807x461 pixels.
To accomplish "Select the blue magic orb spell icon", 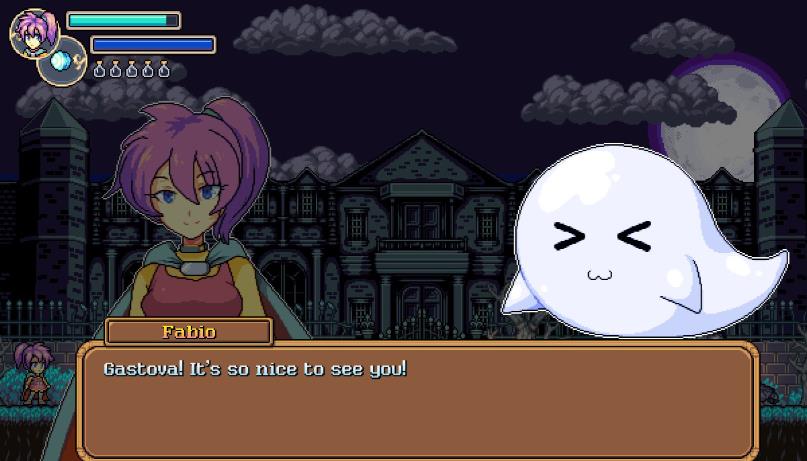I will coord(61,62).
